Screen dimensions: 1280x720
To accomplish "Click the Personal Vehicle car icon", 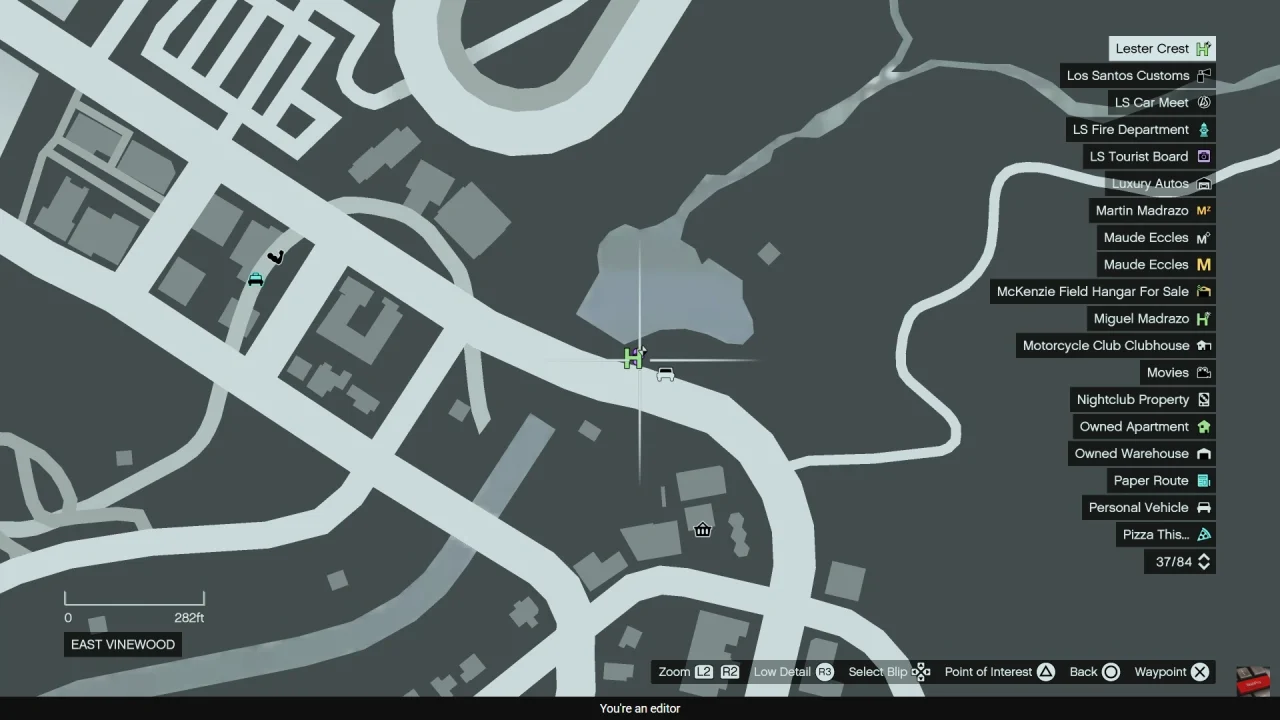I will click(1203, 507).
